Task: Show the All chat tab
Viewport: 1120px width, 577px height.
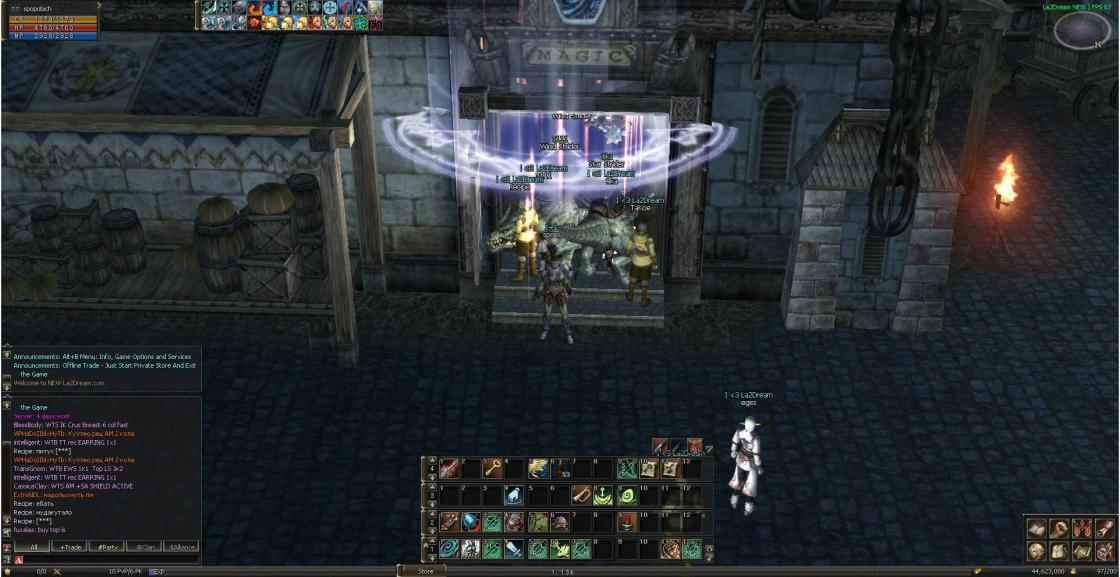Action: coord(33,547)
